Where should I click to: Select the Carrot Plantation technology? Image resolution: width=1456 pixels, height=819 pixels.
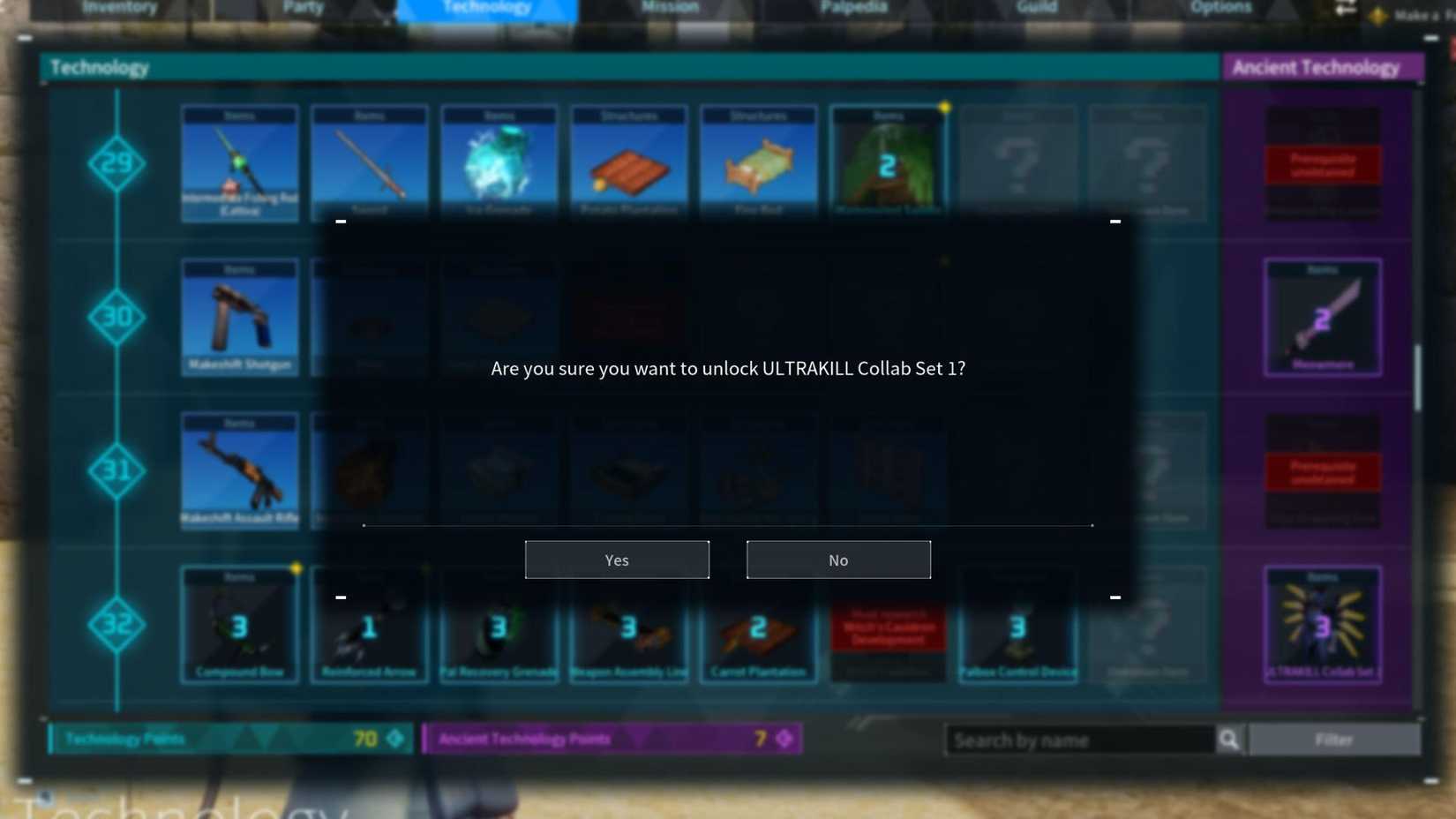pos(758,624)
